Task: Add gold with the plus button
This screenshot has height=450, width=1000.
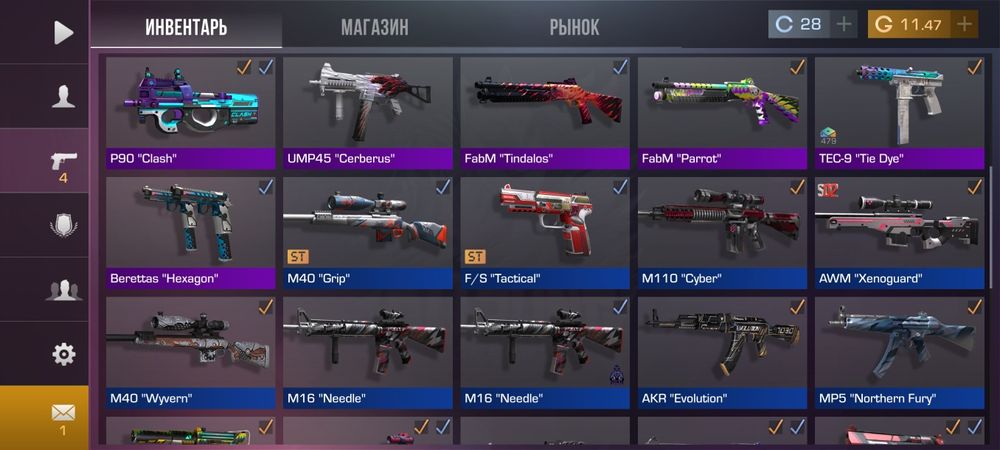Action: coord(964,24)
